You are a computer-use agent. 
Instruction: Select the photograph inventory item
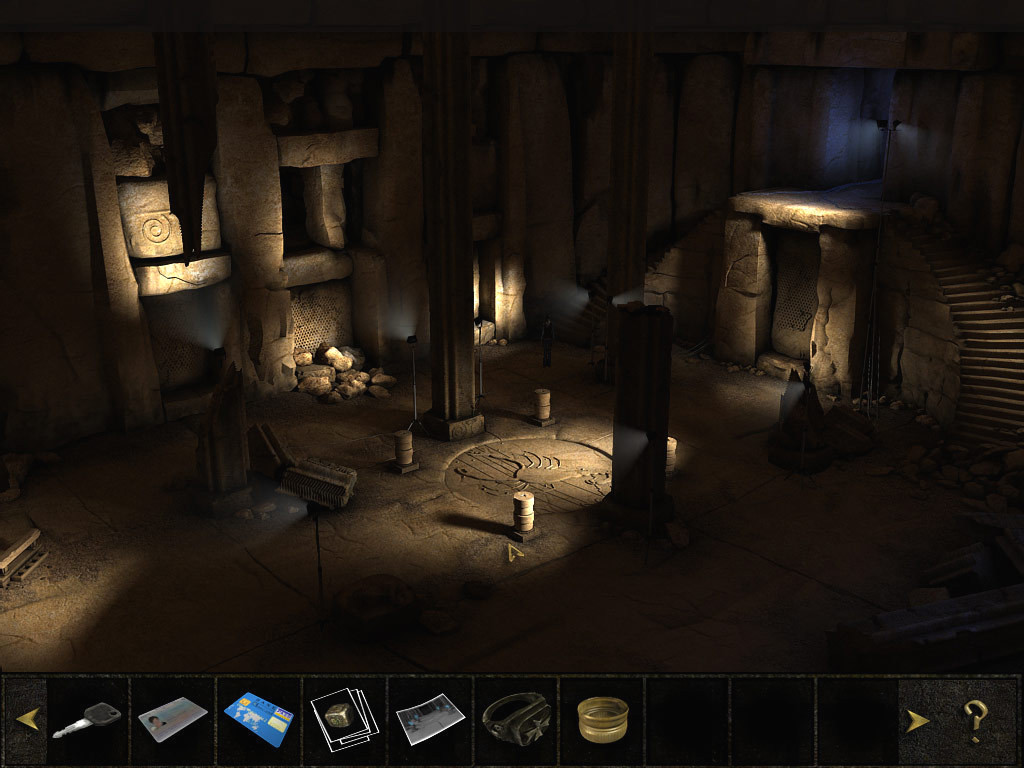click(x=430, y=719)
